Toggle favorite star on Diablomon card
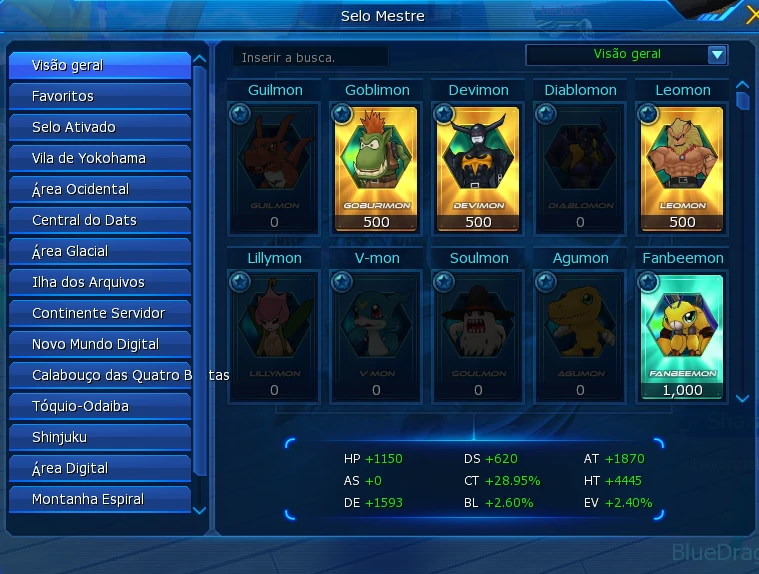 pos(546,114)
